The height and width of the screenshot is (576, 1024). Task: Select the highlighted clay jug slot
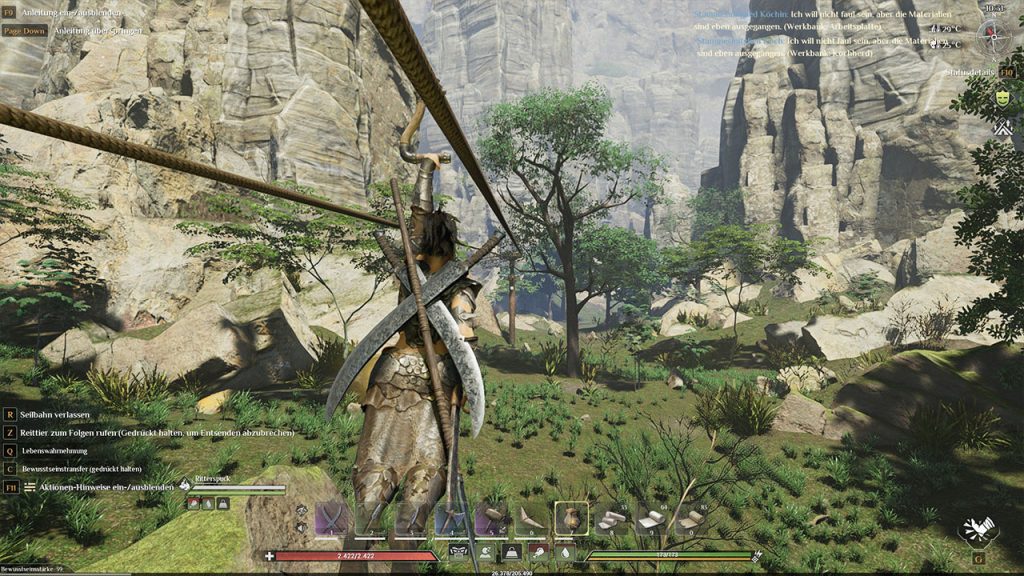pyautogui.click(x=571, y=518)
